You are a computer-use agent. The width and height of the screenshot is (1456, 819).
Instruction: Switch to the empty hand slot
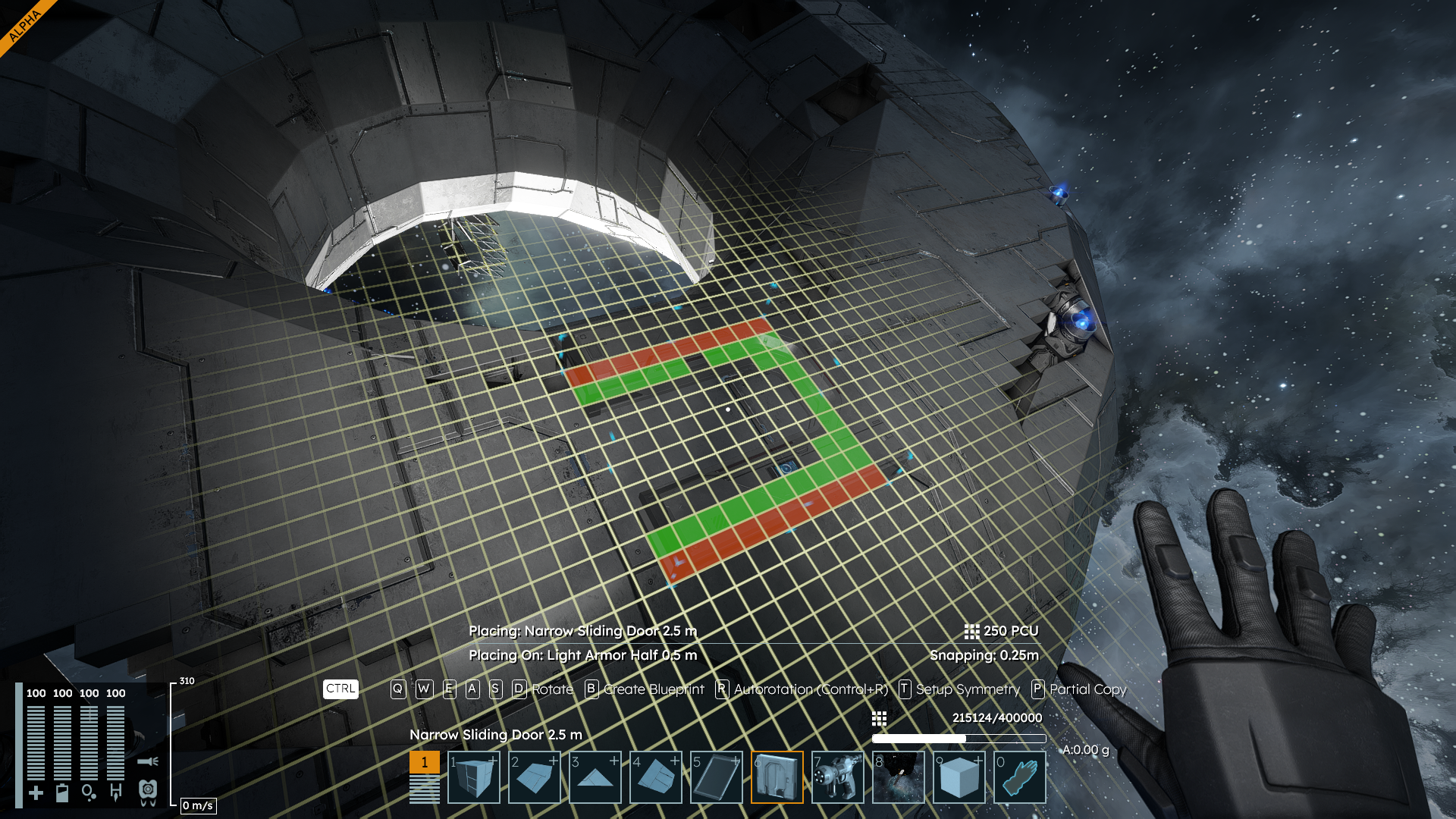(1020, 777)
